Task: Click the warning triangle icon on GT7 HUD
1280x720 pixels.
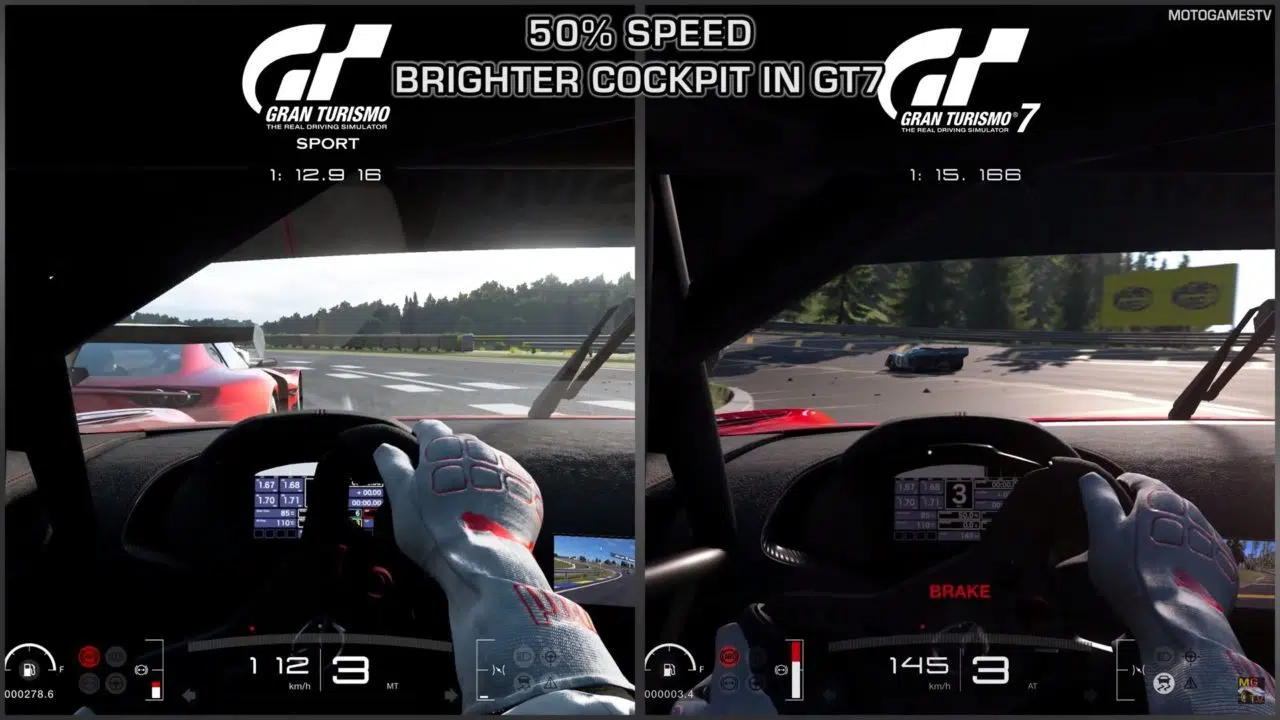Action: (x=1190, y=683)
